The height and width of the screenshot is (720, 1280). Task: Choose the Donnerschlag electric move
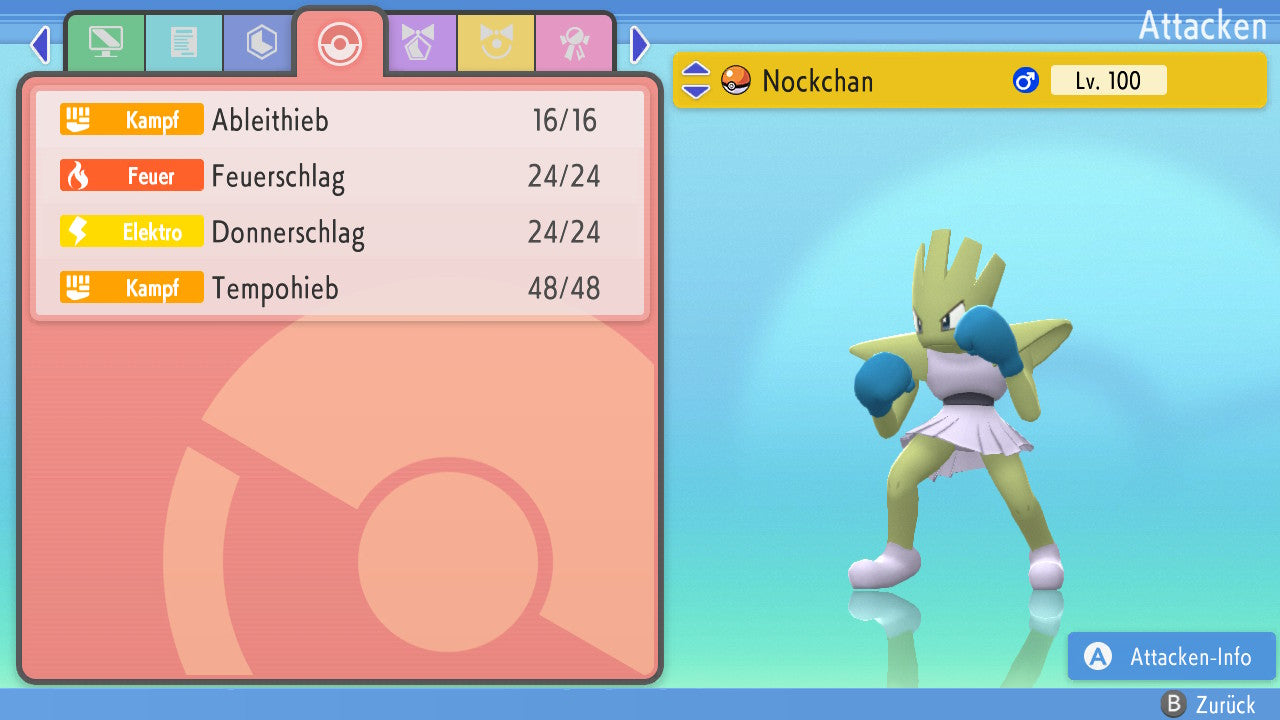tap(340, 233)
